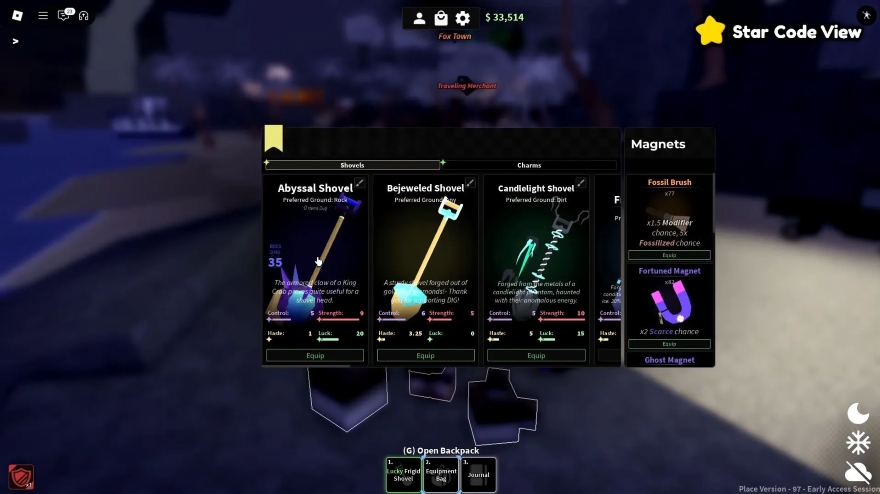The image size is (880, 494).
Task: Open the Equipment Bag hotbar slot
Action: [x=441, y=474]
